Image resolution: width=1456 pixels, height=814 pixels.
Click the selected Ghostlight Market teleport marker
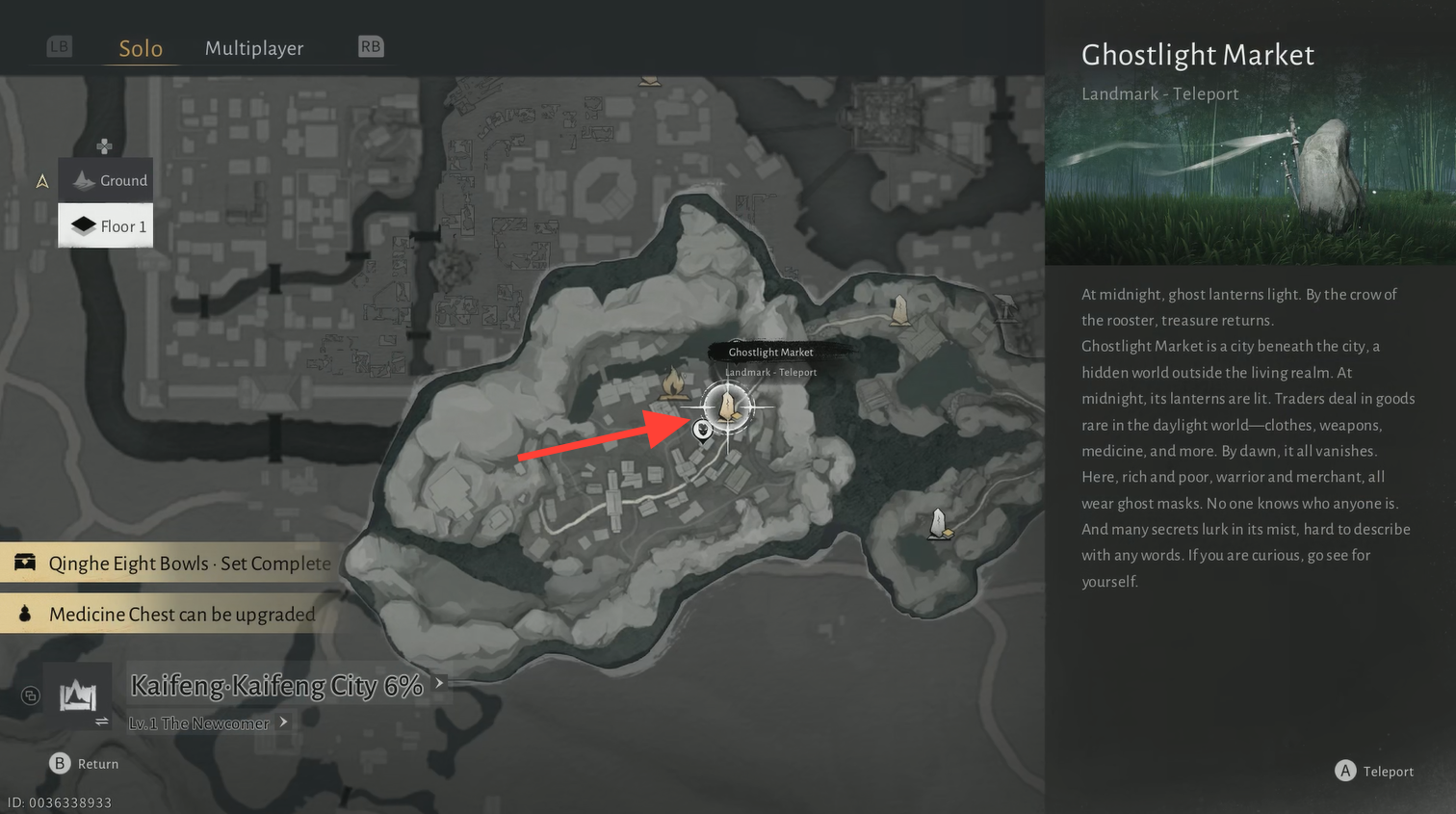pos(728,407)
